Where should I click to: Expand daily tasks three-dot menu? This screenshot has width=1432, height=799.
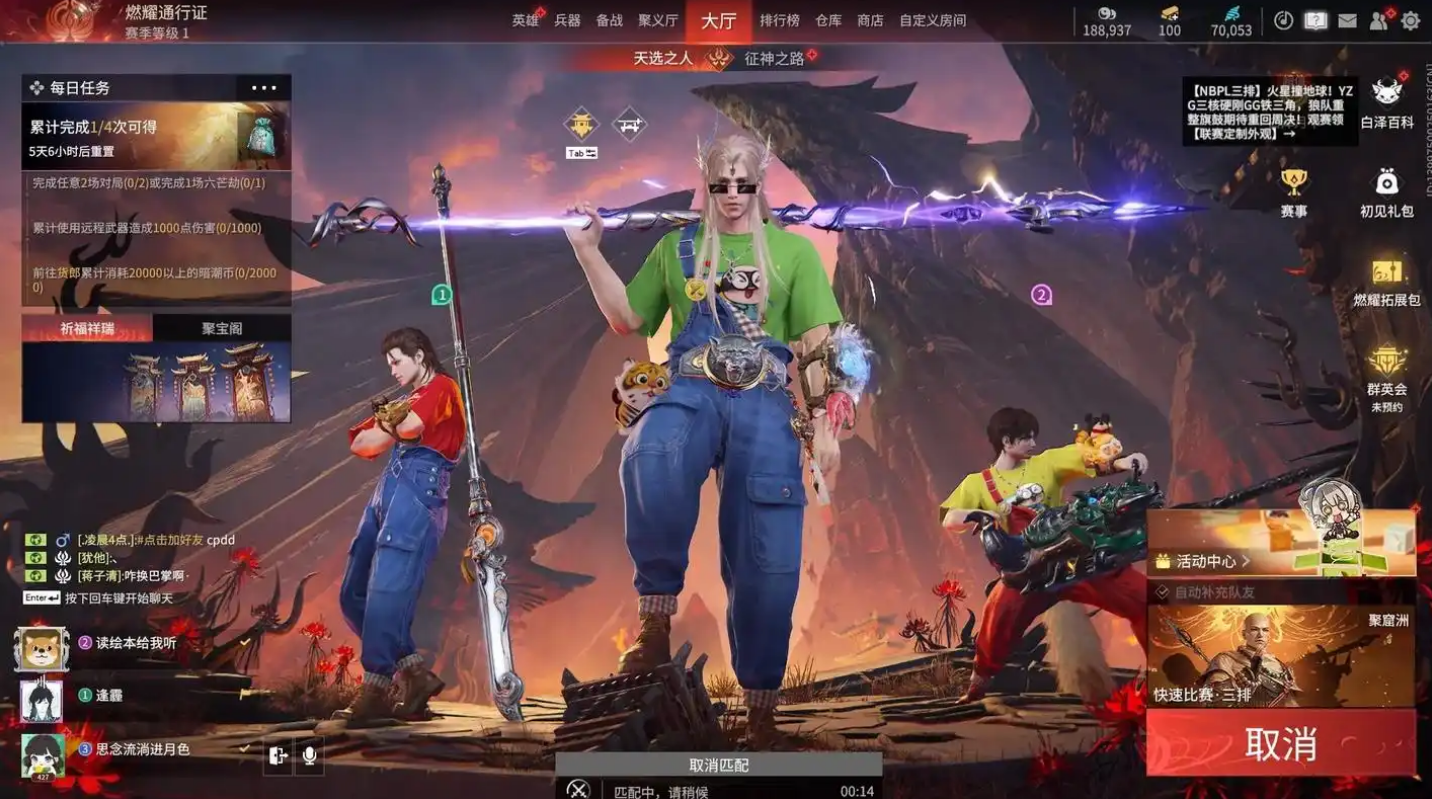[x=264, y=88]
